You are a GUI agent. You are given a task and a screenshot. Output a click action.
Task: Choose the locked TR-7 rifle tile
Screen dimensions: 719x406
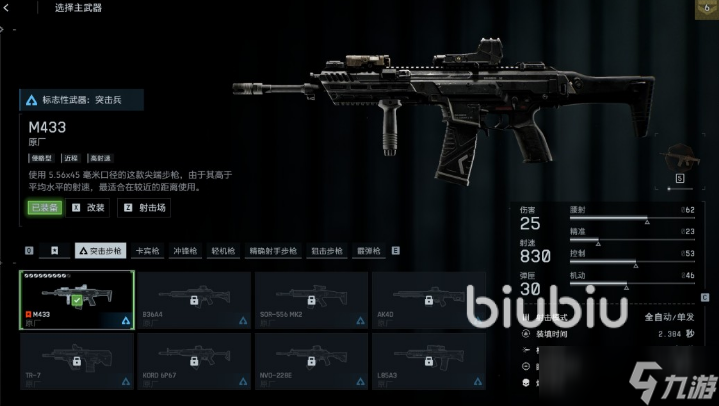[77, 361]
